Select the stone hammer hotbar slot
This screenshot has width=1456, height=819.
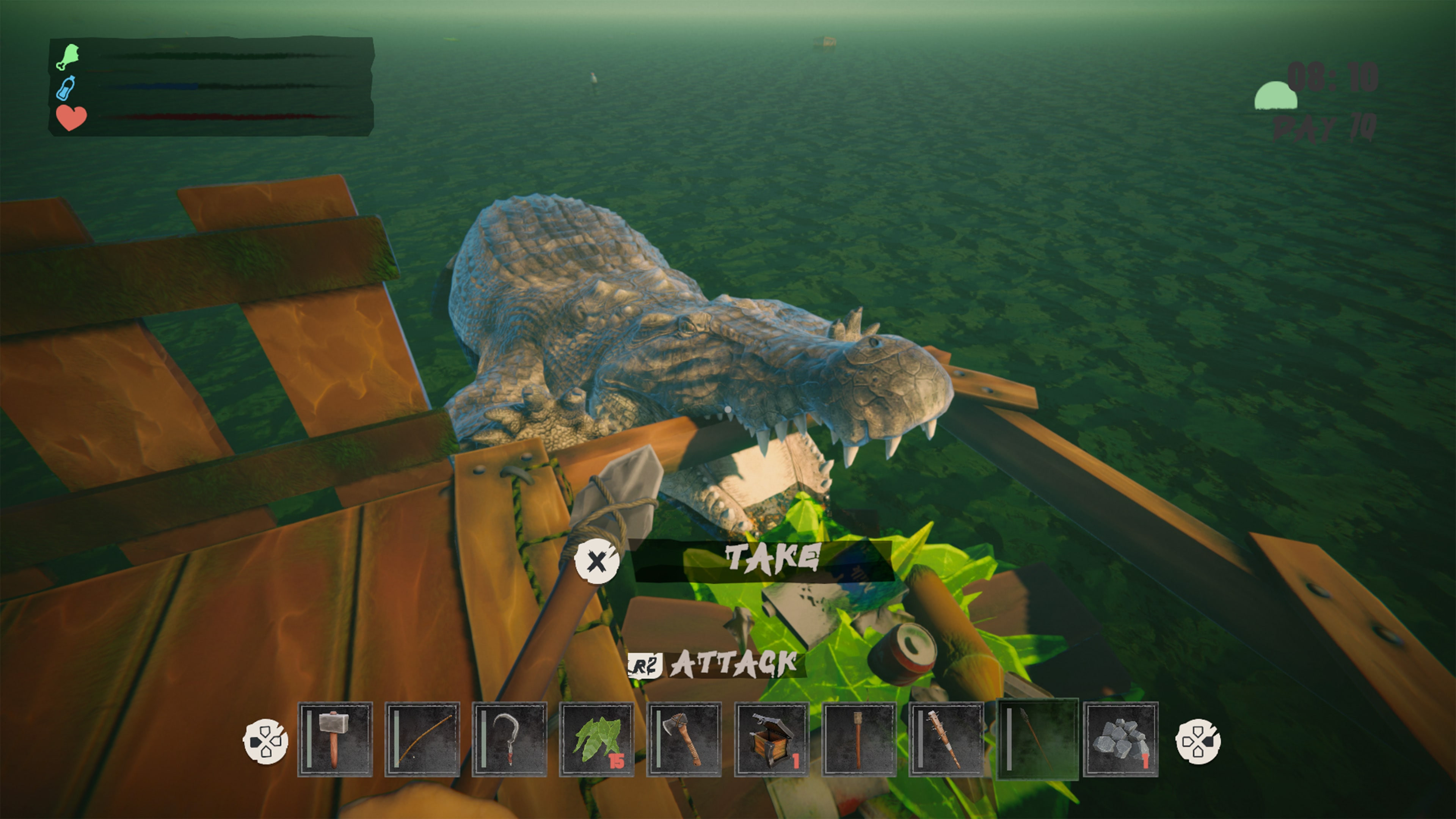point(334,739)
